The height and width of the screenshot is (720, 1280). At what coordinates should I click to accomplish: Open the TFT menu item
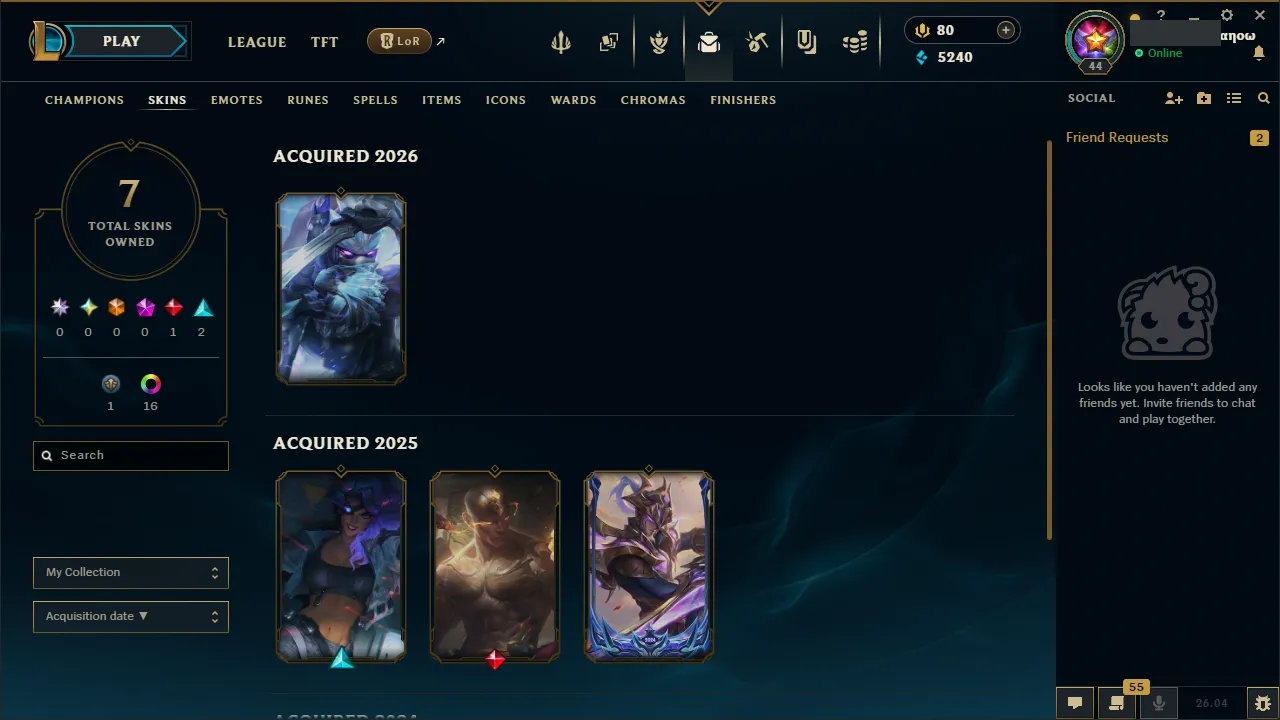(x=324, y=42)
